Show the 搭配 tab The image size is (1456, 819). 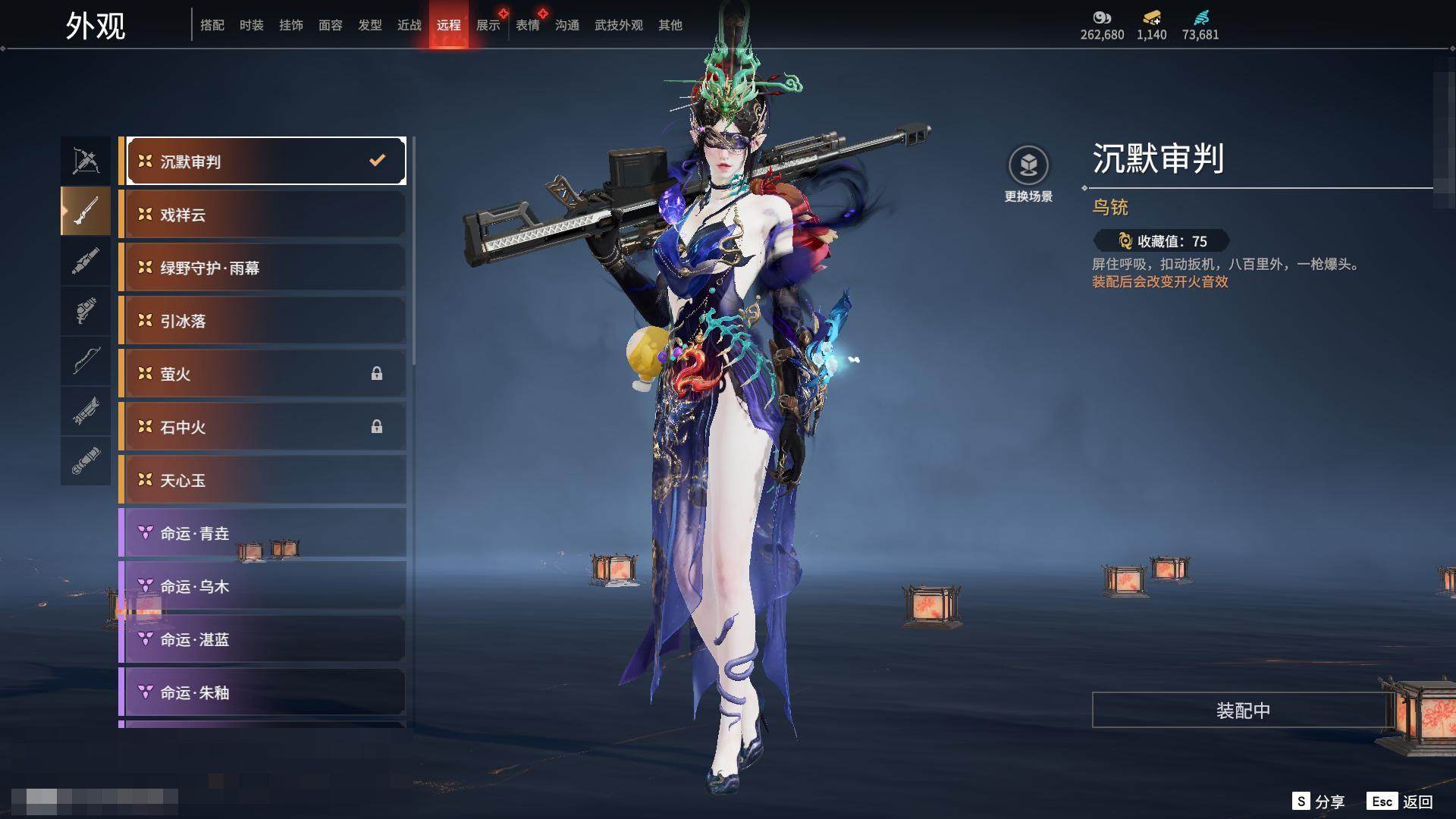pyautogui.click(x=212, y=25)
